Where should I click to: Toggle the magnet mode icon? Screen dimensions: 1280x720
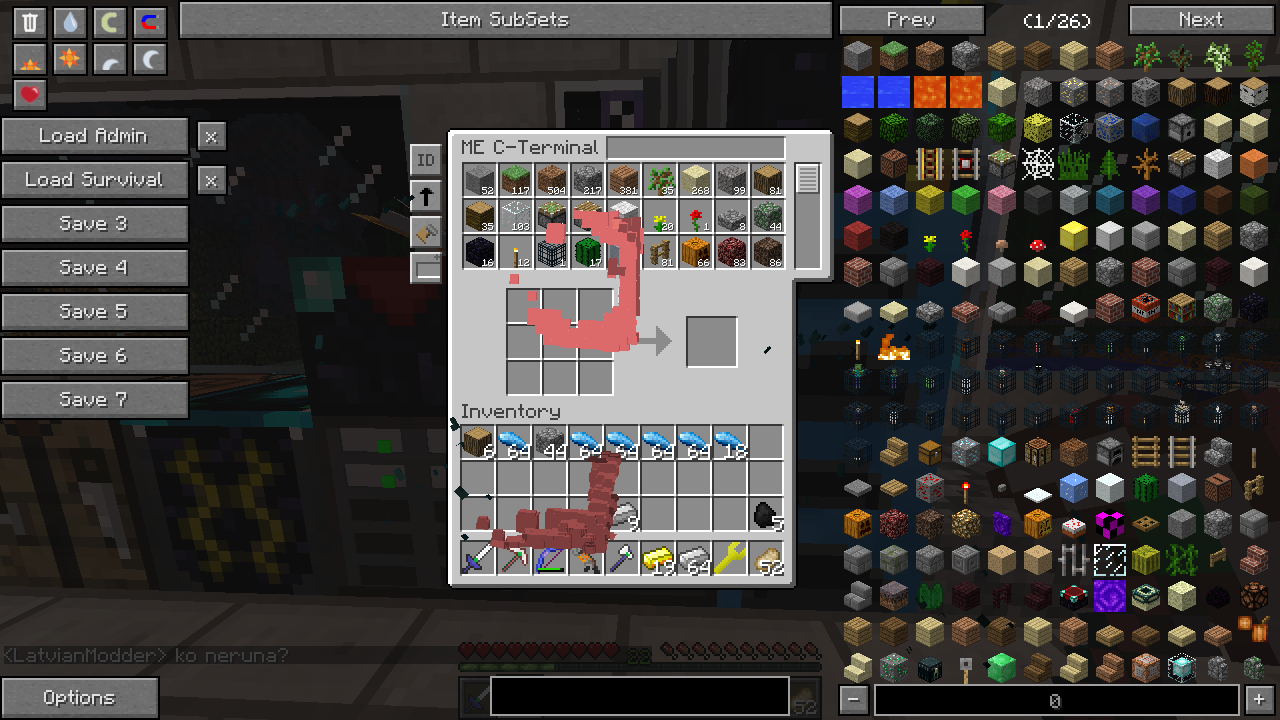[x=150, y=22]
